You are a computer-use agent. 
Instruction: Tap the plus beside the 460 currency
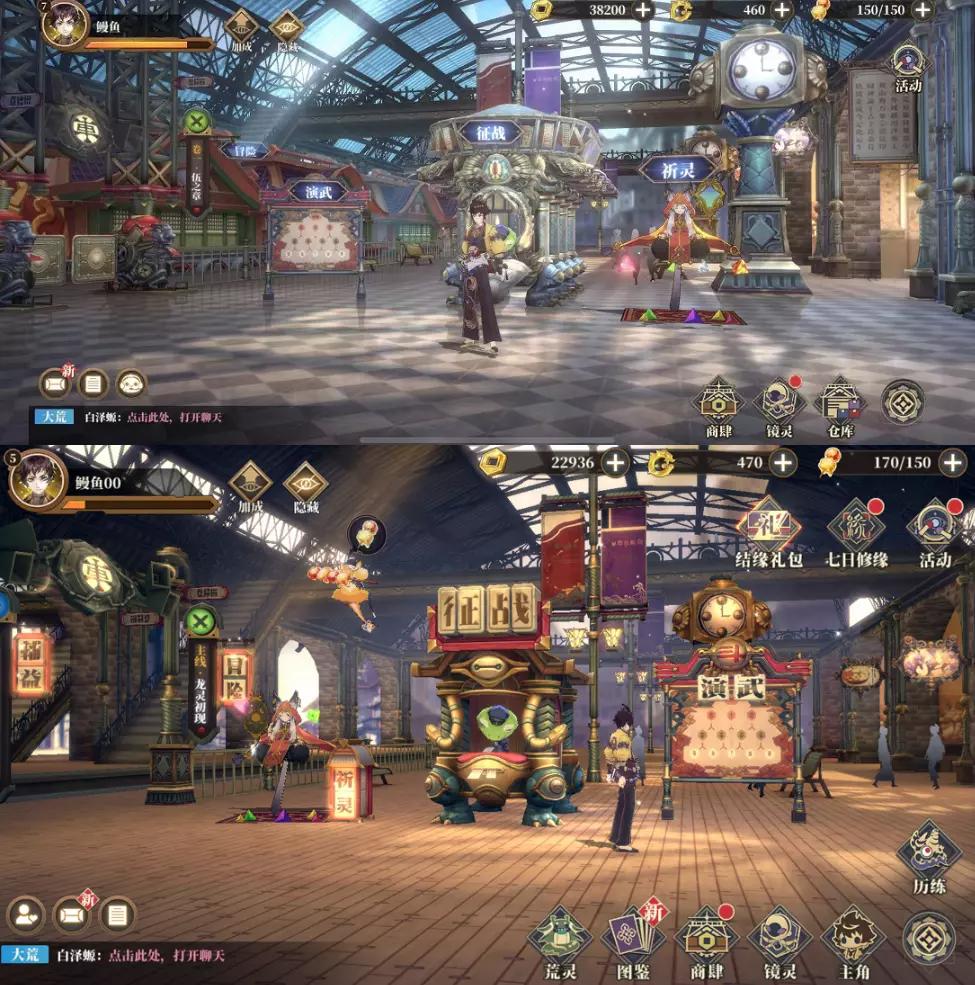point(782,10)
